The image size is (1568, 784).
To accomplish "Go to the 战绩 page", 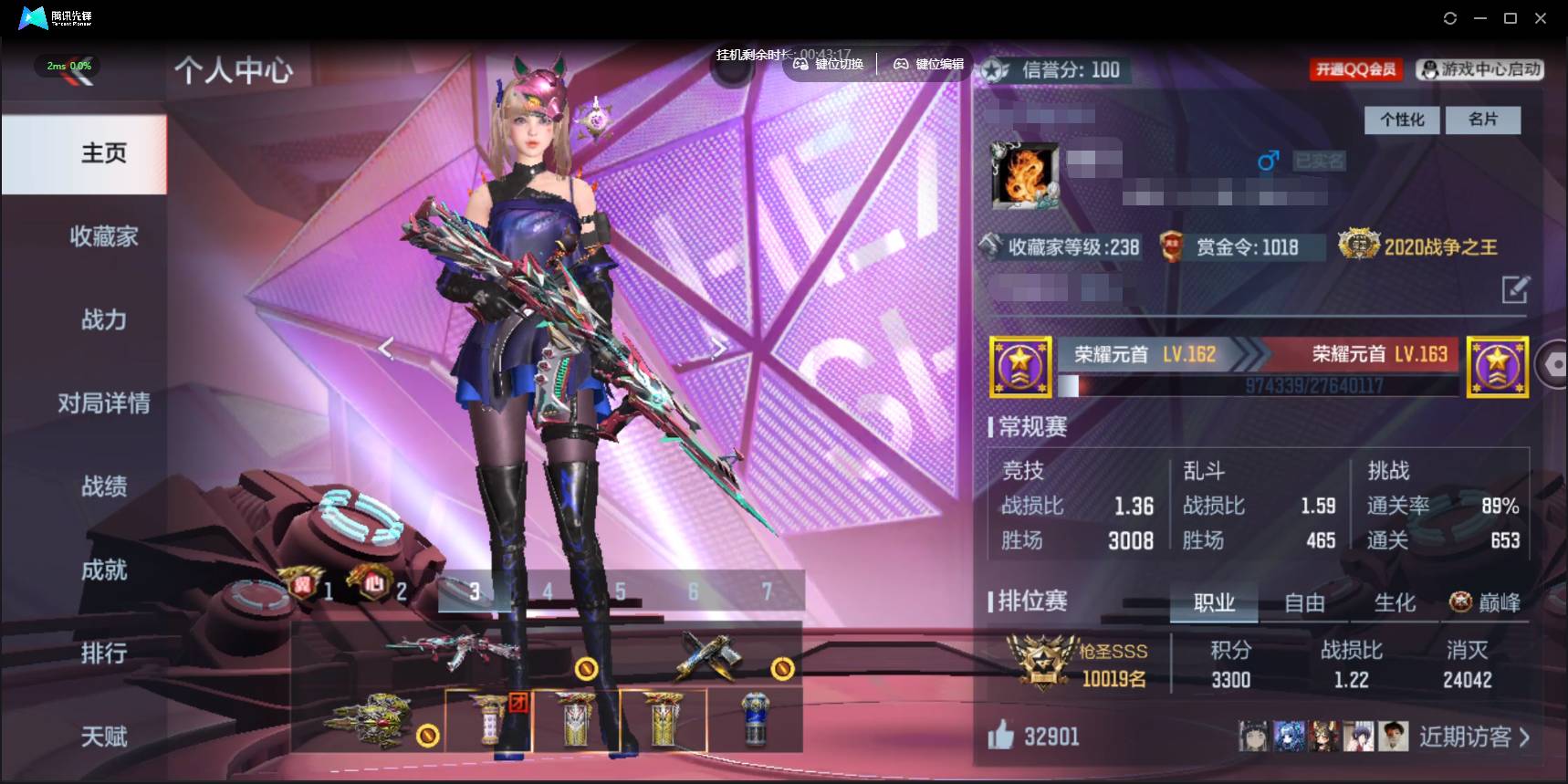I will point(104,486).
